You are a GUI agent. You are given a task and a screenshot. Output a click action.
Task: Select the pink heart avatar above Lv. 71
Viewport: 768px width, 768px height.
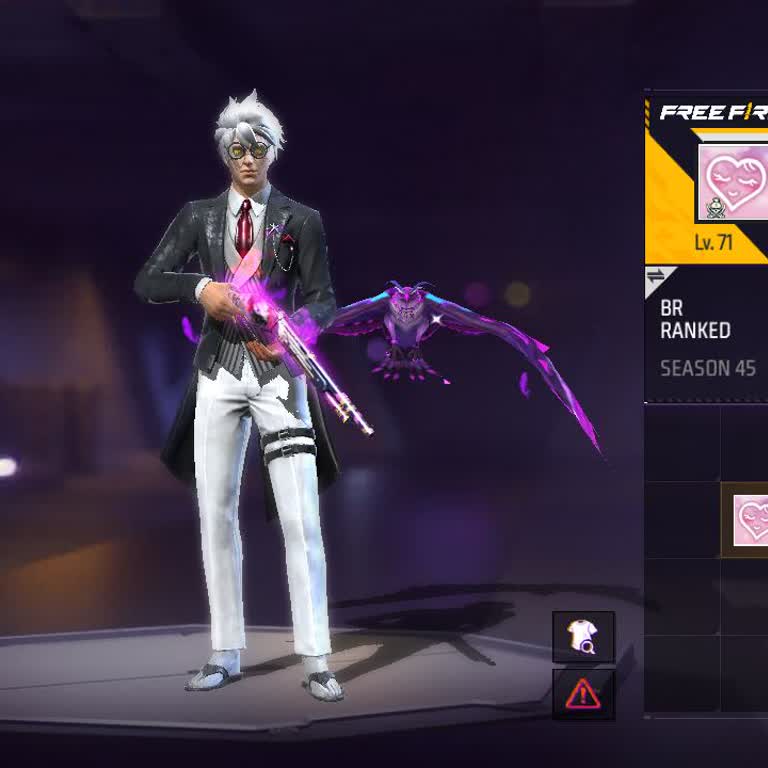tap(734, 181)
